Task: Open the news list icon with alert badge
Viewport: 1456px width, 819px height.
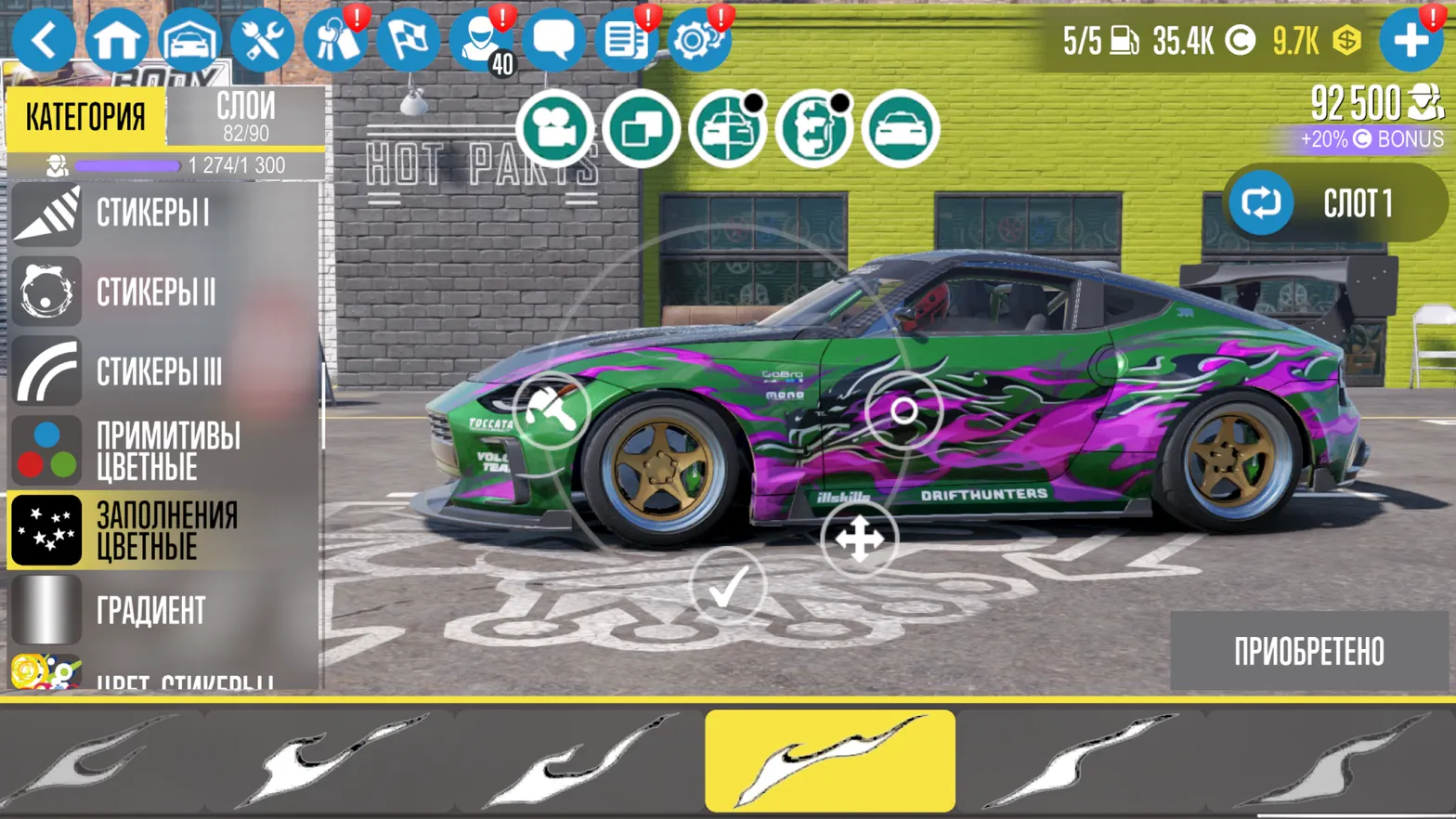Action: [627, 39]
